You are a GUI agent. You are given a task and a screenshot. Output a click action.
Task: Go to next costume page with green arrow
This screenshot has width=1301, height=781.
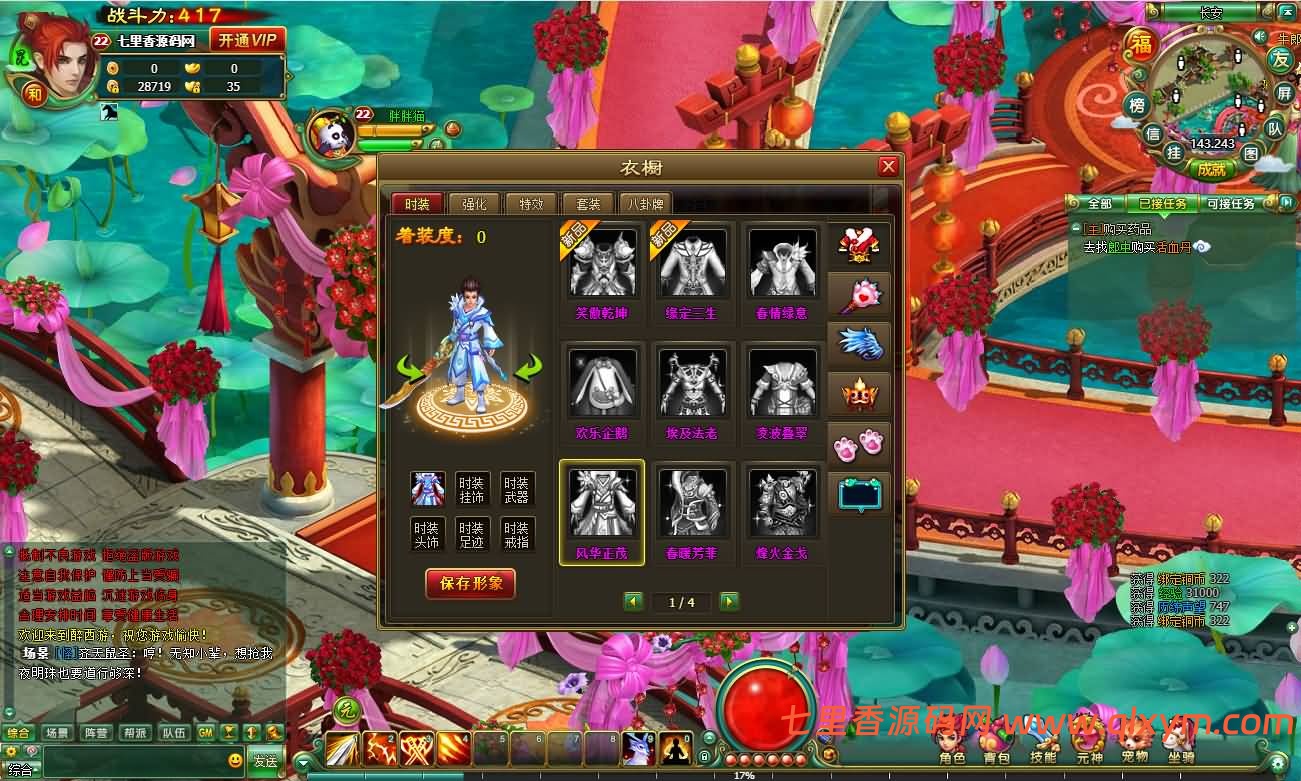pos(729,602)
